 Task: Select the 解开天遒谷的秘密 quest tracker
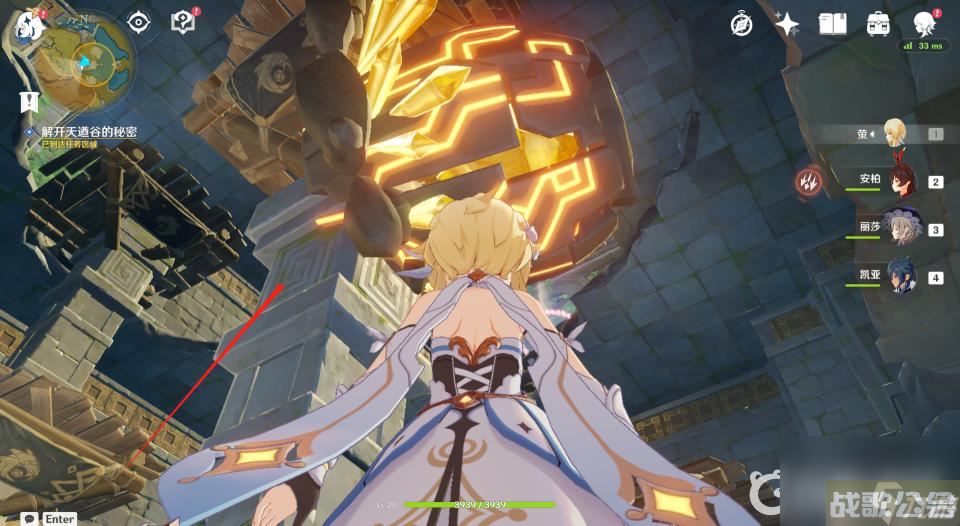[x=88, y=131]
